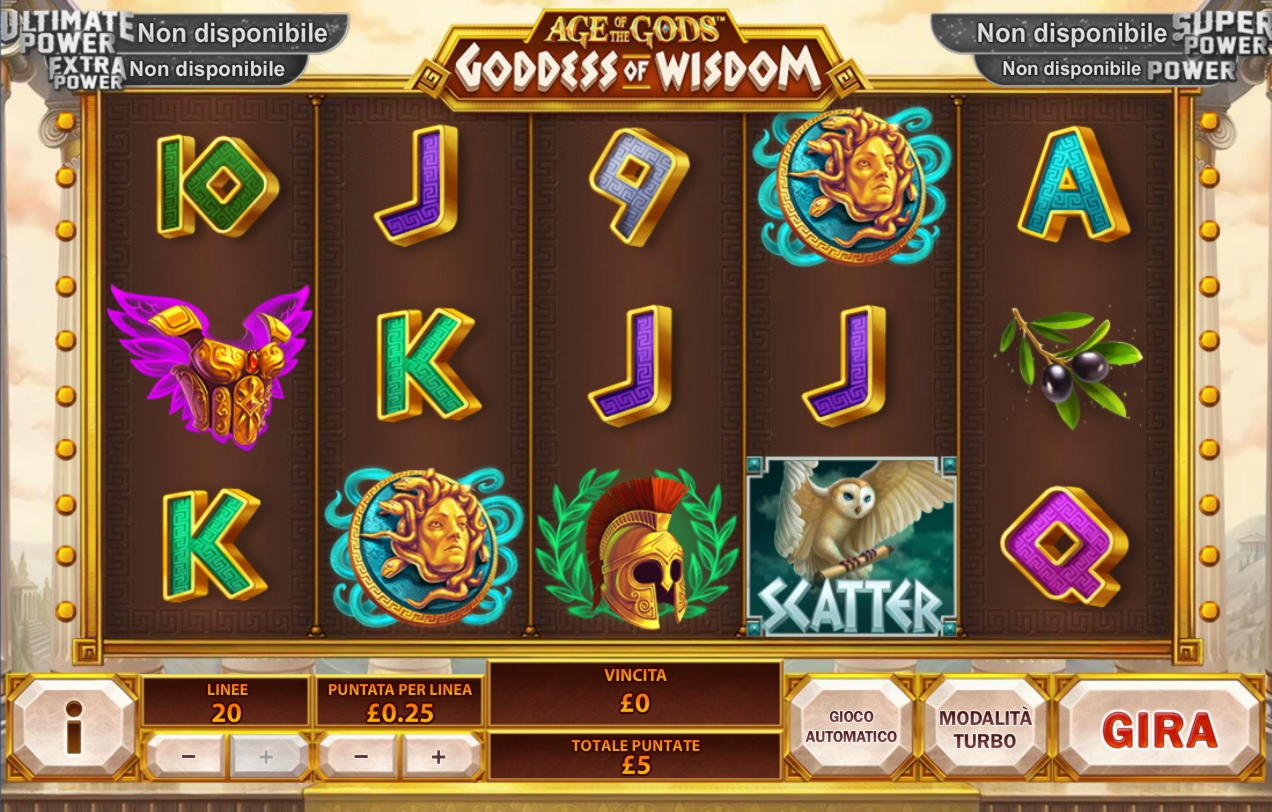Image resolution: width=1272 pixels, height=812 pixels.
Task: Increase the number of Linee
Action: (x=266, y=757)
